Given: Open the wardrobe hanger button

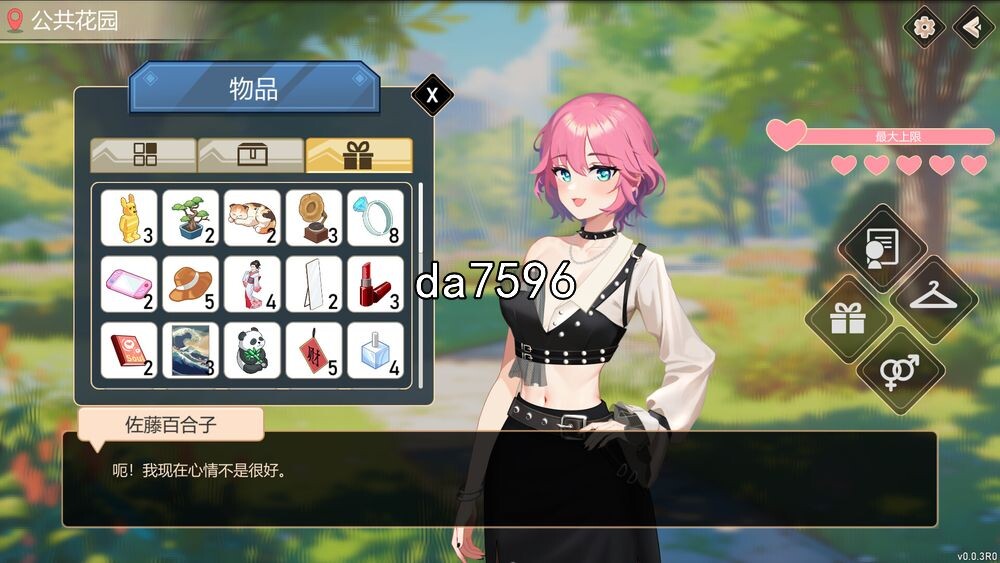Looking at the screenshot, I should click(933, 296).
